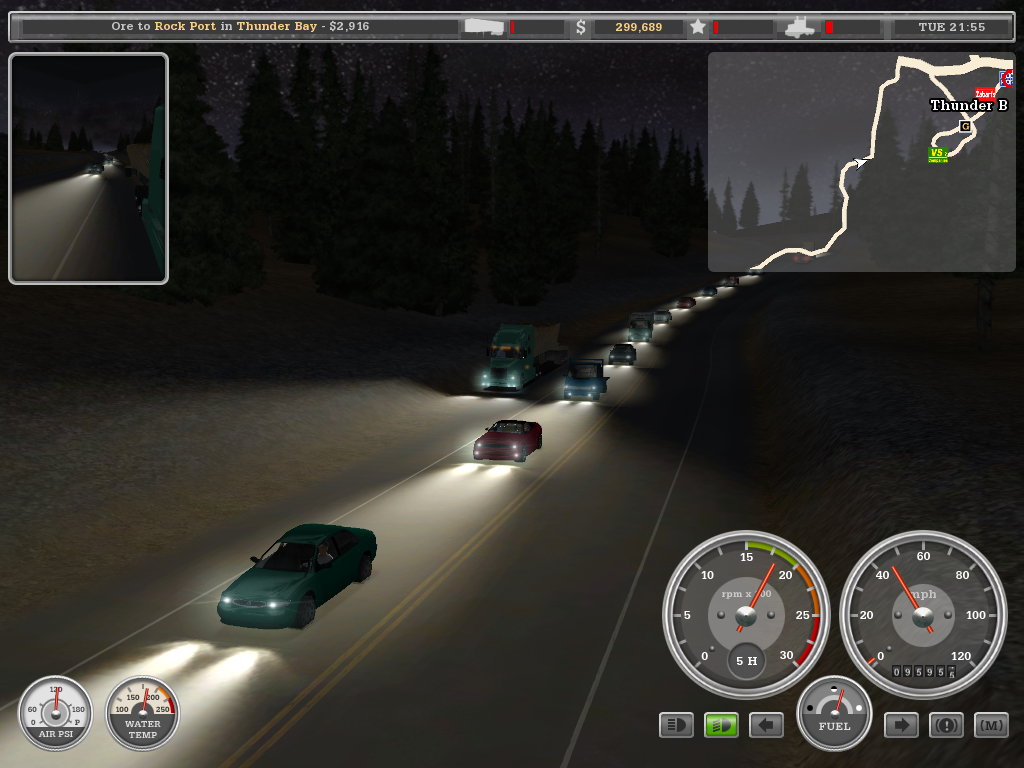Screen dimensions: 1024x768
Task: Click the dollar sign money icon
Action: [581, 27]
